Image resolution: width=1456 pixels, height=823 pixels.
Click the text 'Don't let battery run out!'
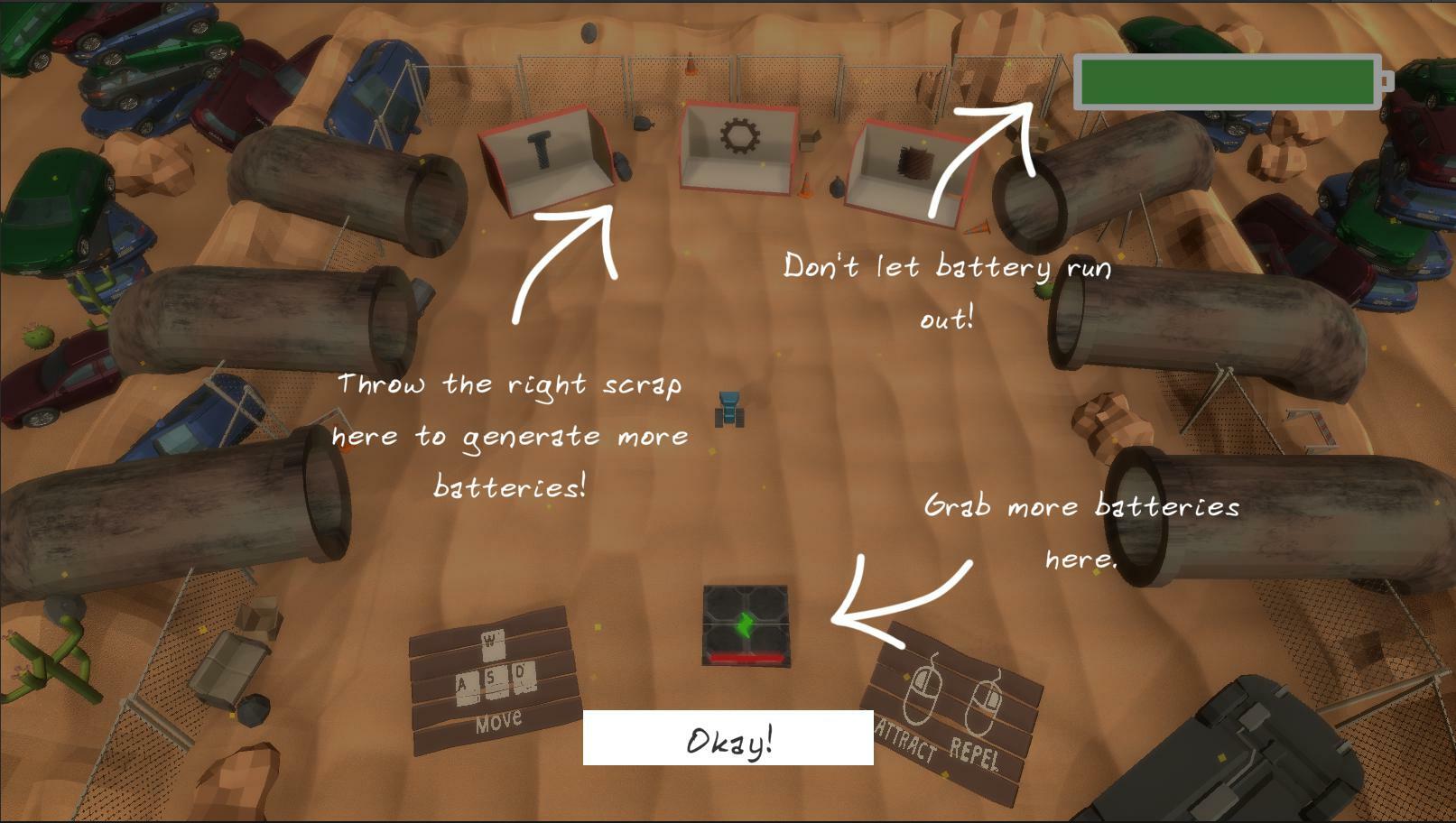click(947, 291)
